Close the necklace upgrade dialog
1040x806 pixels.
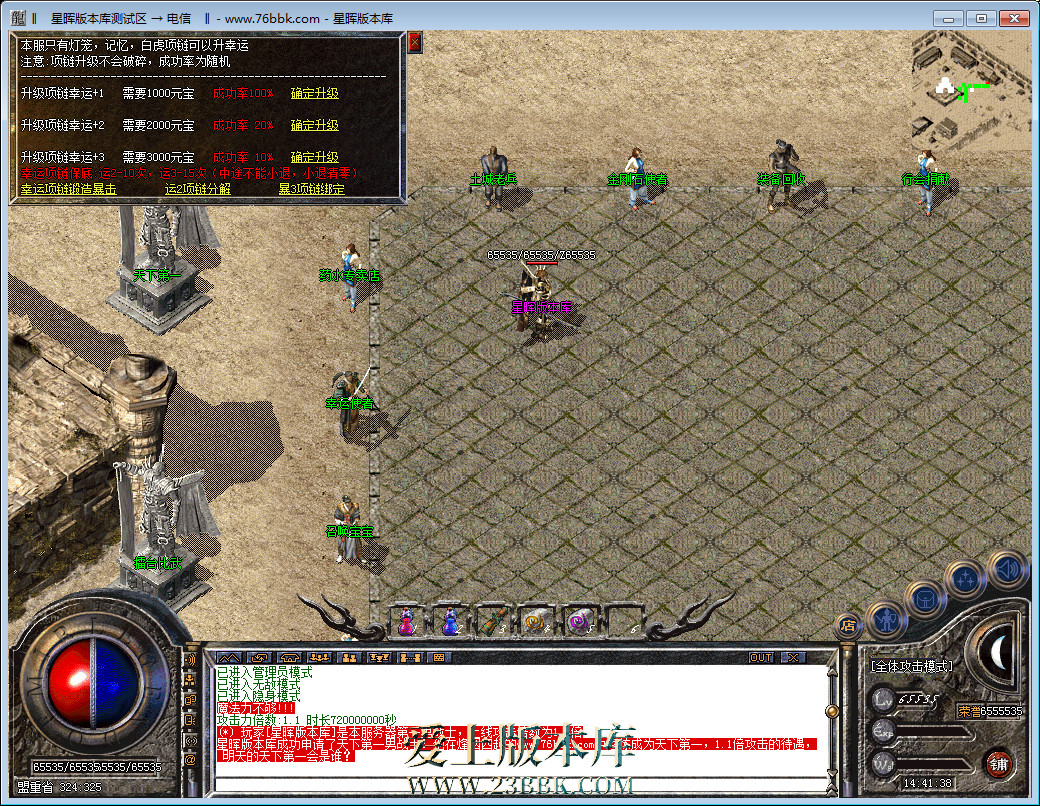(x=415, y=41)
